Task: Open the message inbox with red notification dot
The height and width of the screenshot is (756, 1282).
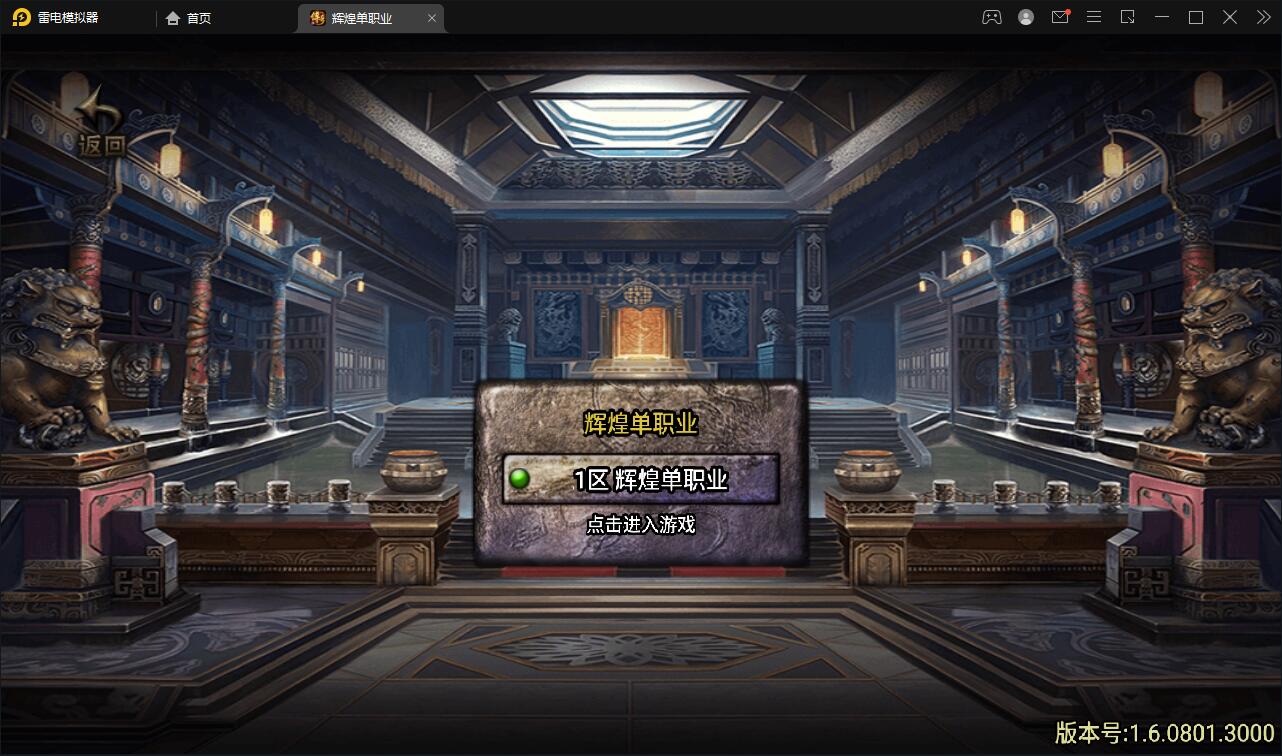Action: [1060, 17]
